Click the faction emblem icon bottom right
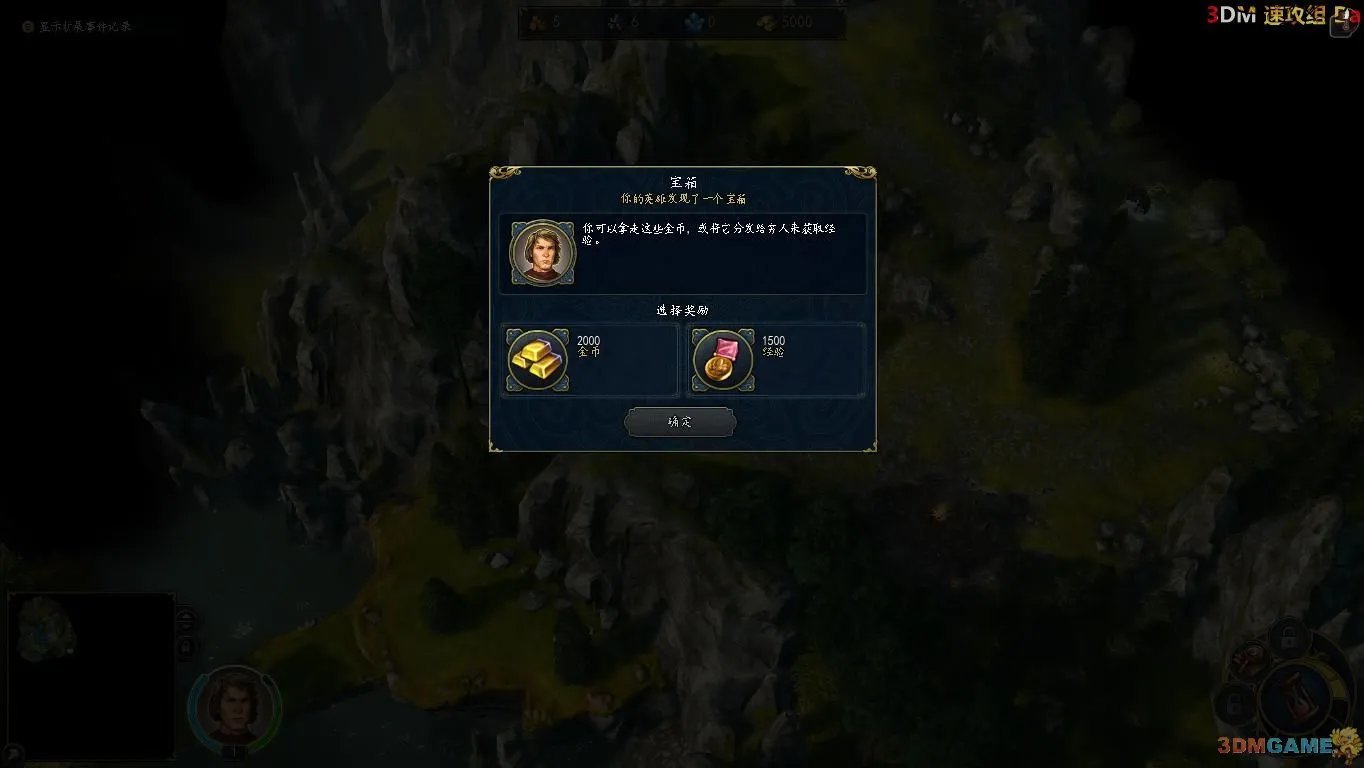 coord(1248,660)
